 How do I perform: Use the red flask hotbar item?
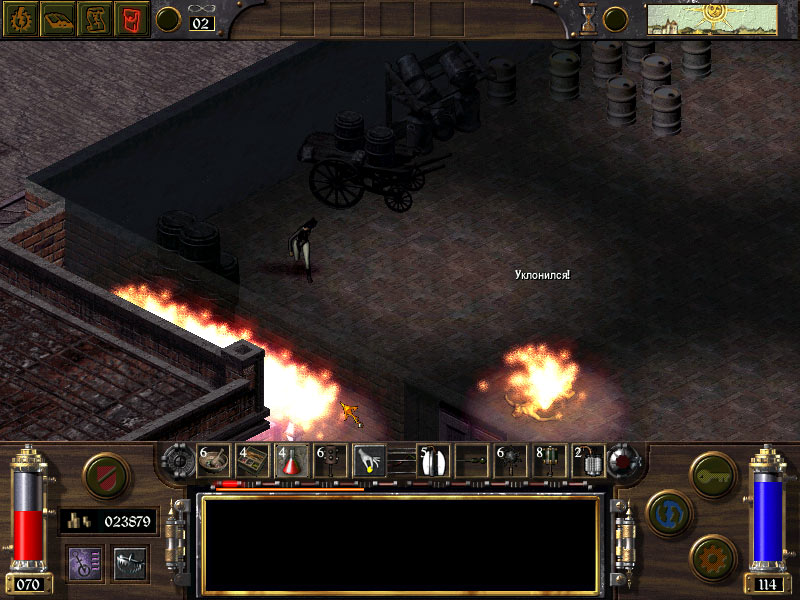click(292, 461)
